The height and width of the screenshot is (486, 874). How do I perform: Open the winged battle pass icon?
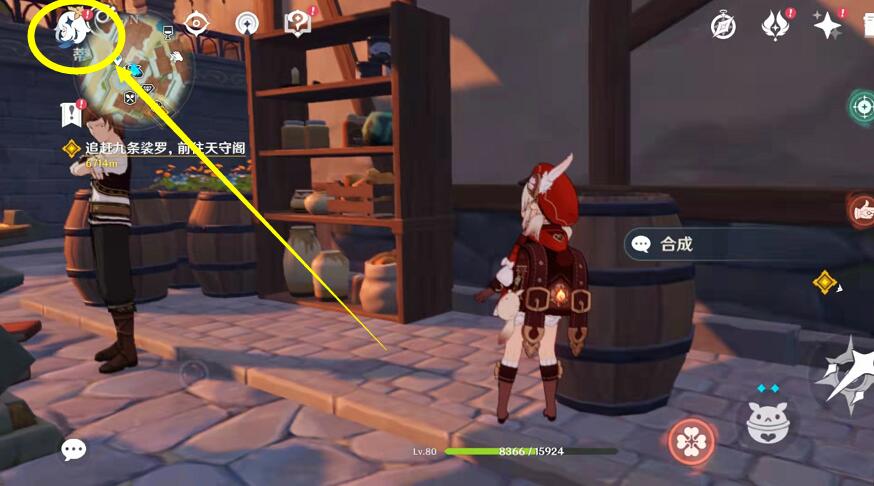[x=776, y=26]
